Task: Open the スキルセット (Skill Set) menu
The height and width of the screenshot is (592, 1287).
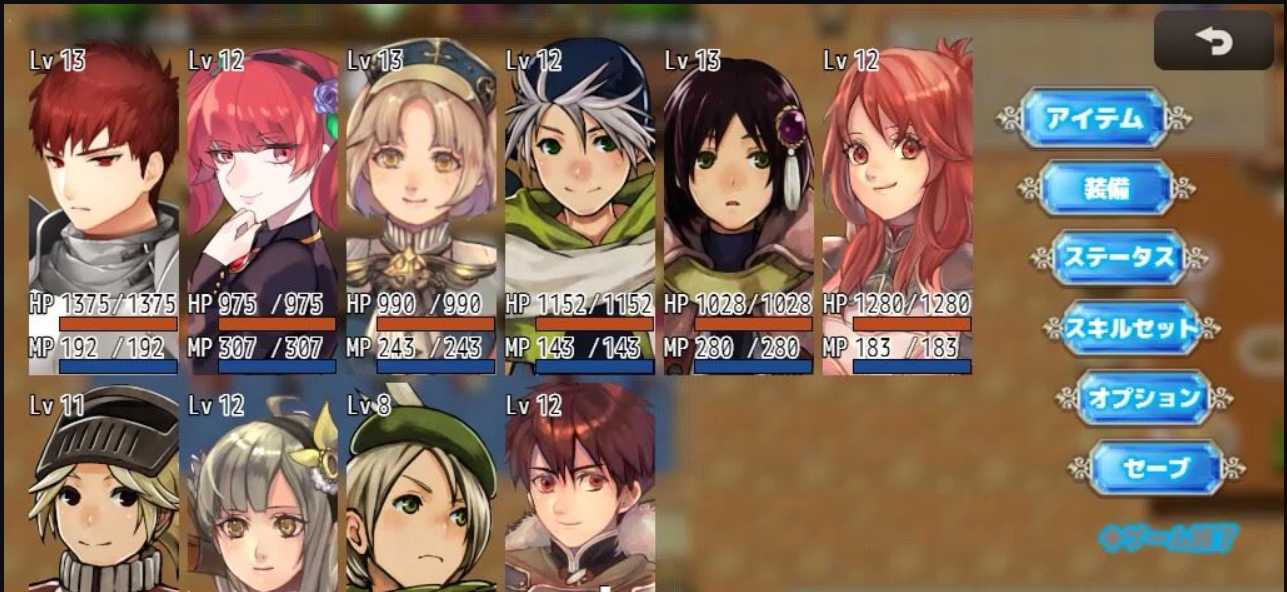Action: [1131, 327]
